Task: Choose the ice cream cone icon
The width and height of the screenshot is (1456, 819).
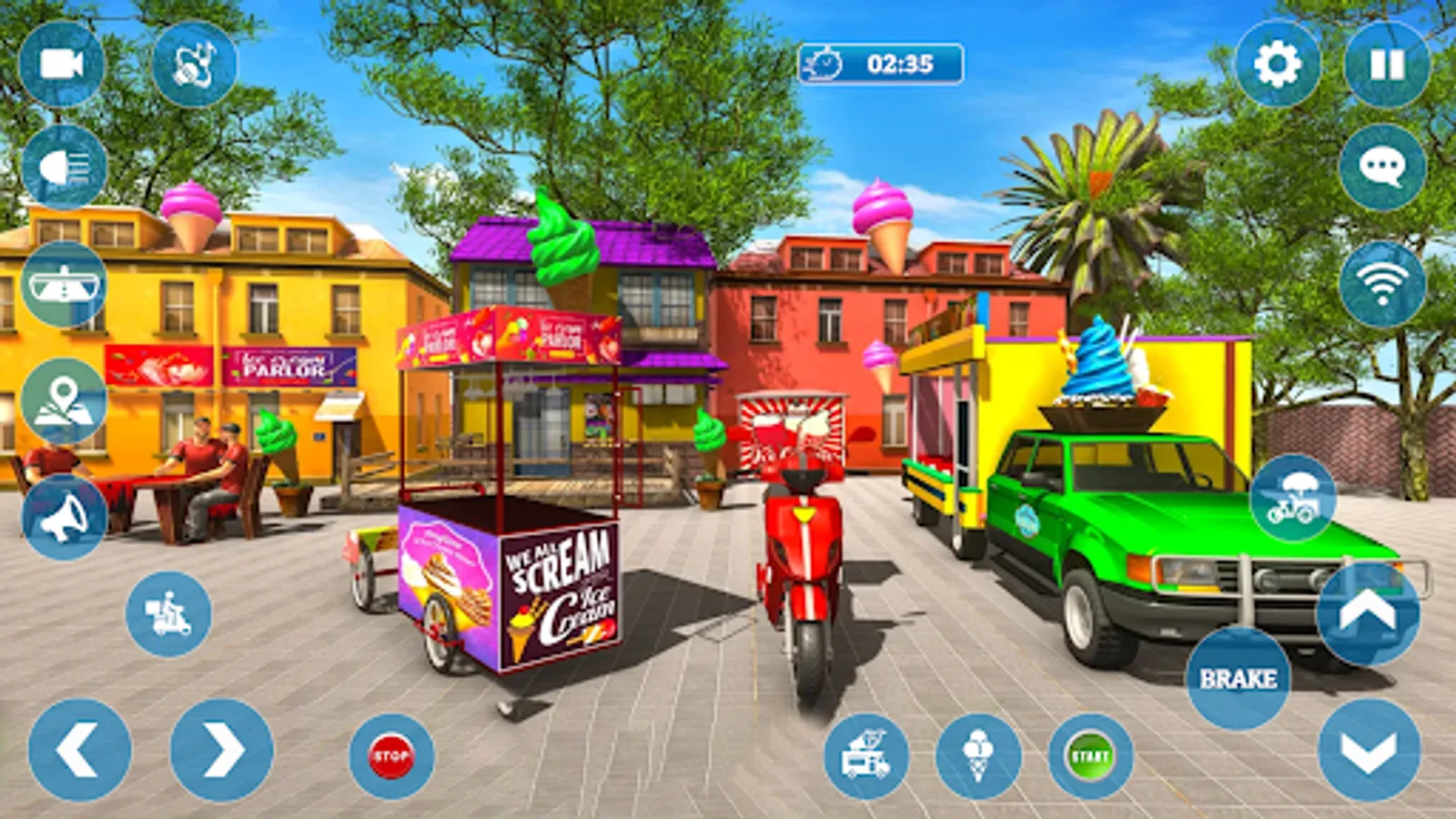Action: tap(978, 756)
